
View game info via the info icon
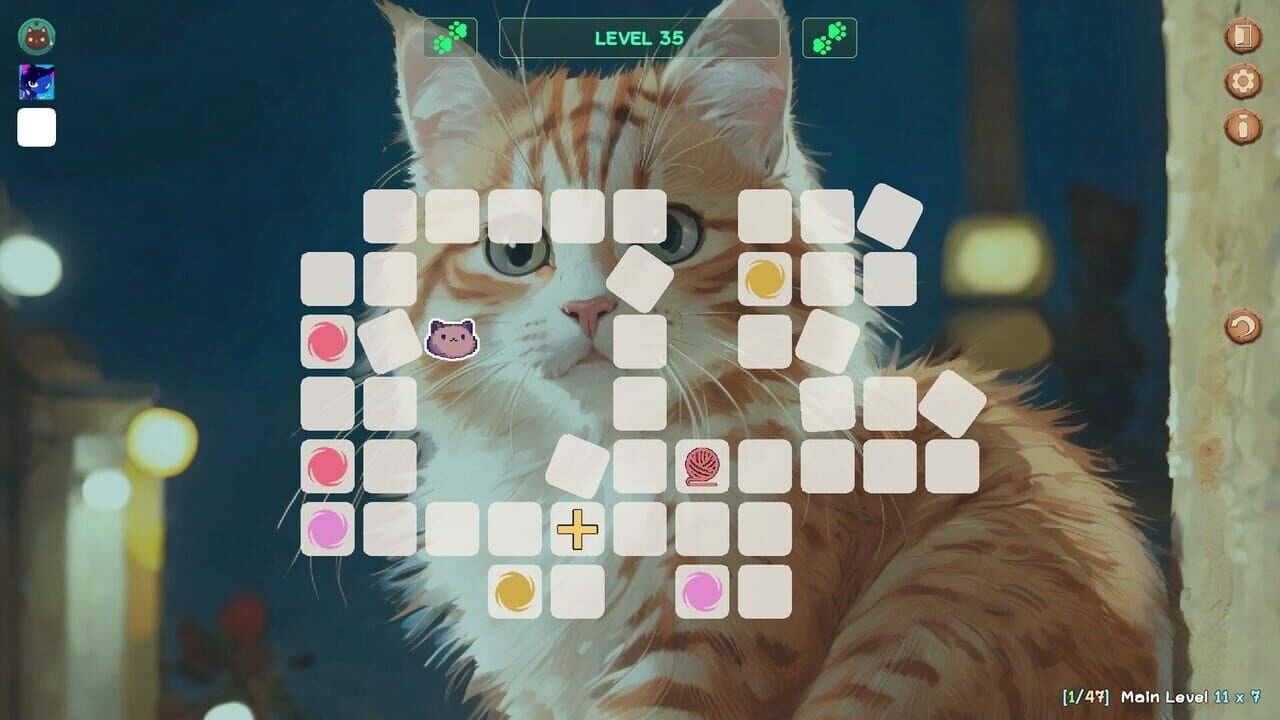click(x=1243, y=128)
